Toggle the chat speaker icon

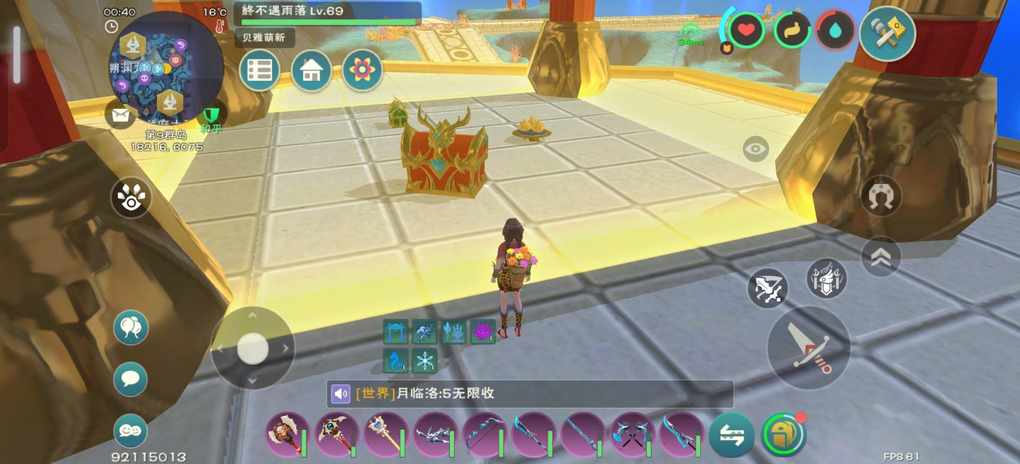click(x=341, y=394)
